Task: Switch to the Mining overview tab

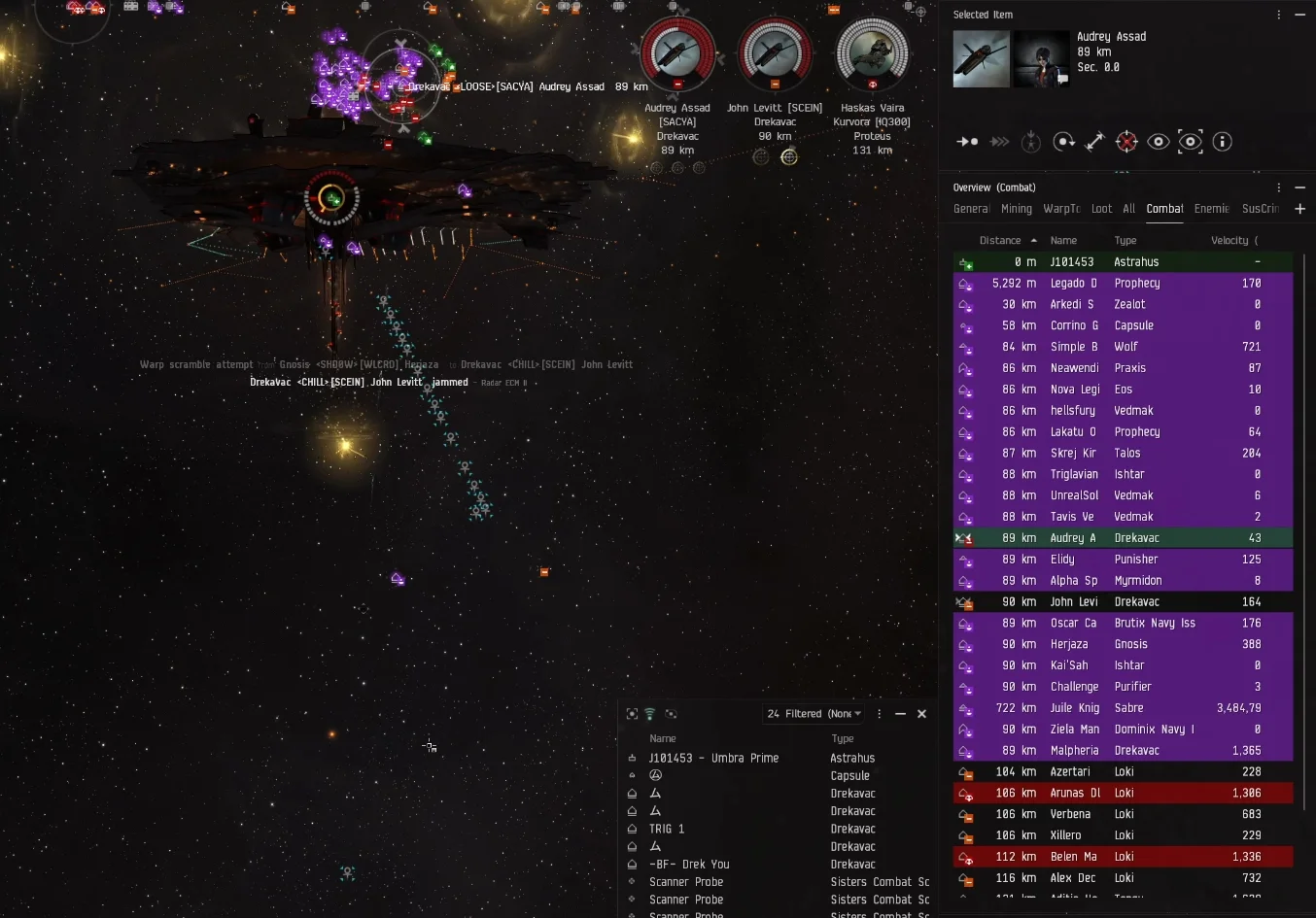Action: point(1016,209)
